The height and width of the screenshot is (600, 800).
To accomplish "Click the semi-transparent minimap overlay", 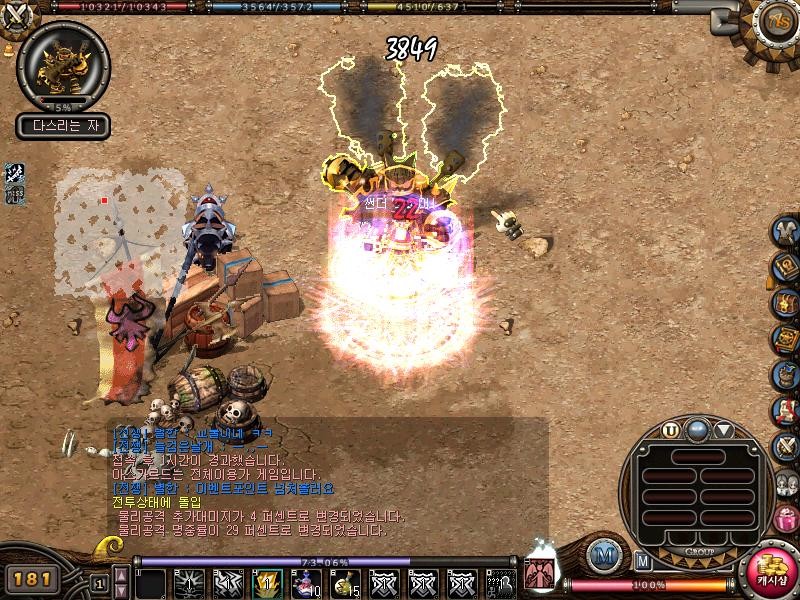I will coord(120,232).
